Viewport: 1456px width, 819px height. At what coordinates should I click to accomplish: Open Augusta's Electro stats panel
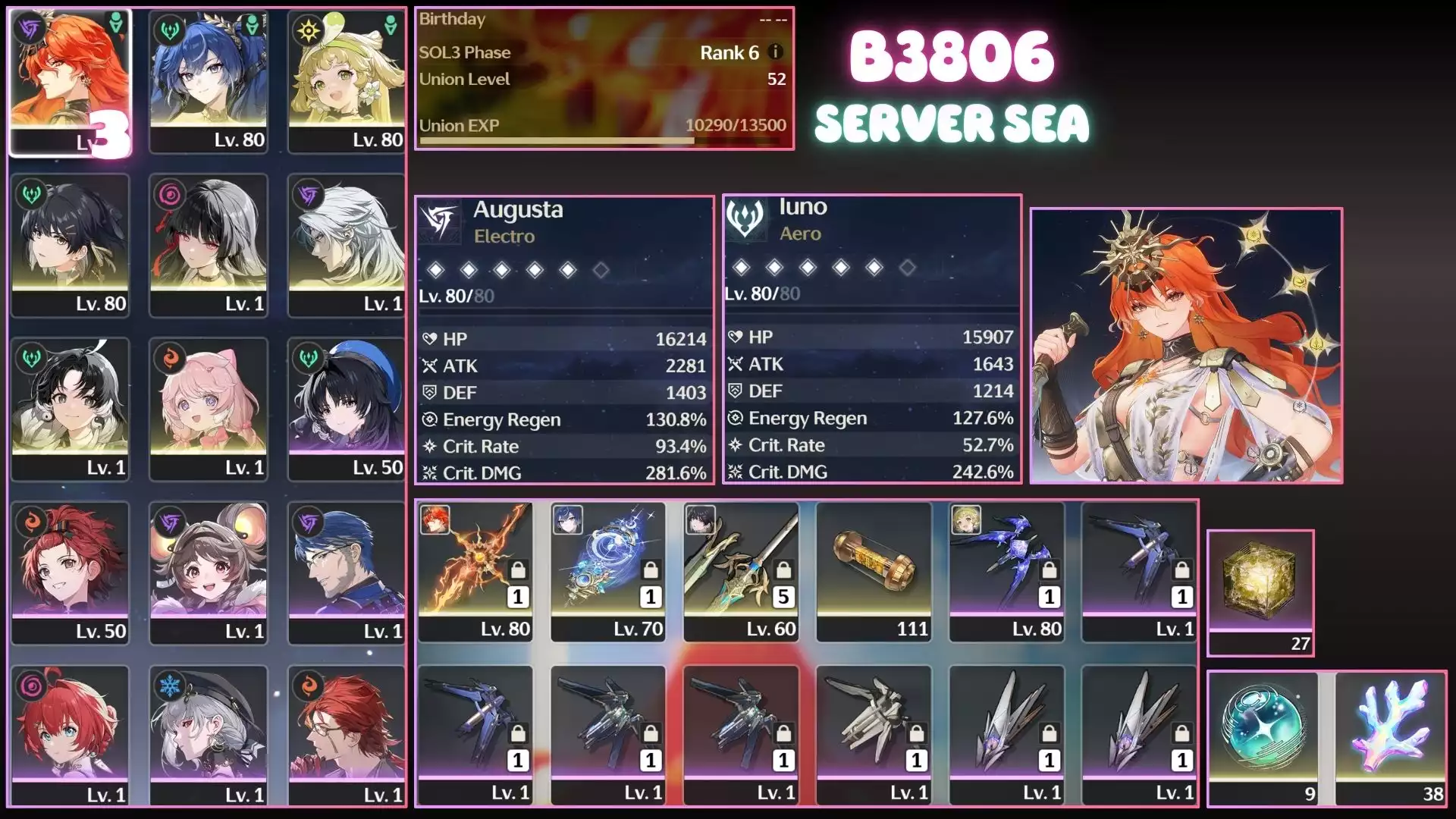(x=564, y=339)
